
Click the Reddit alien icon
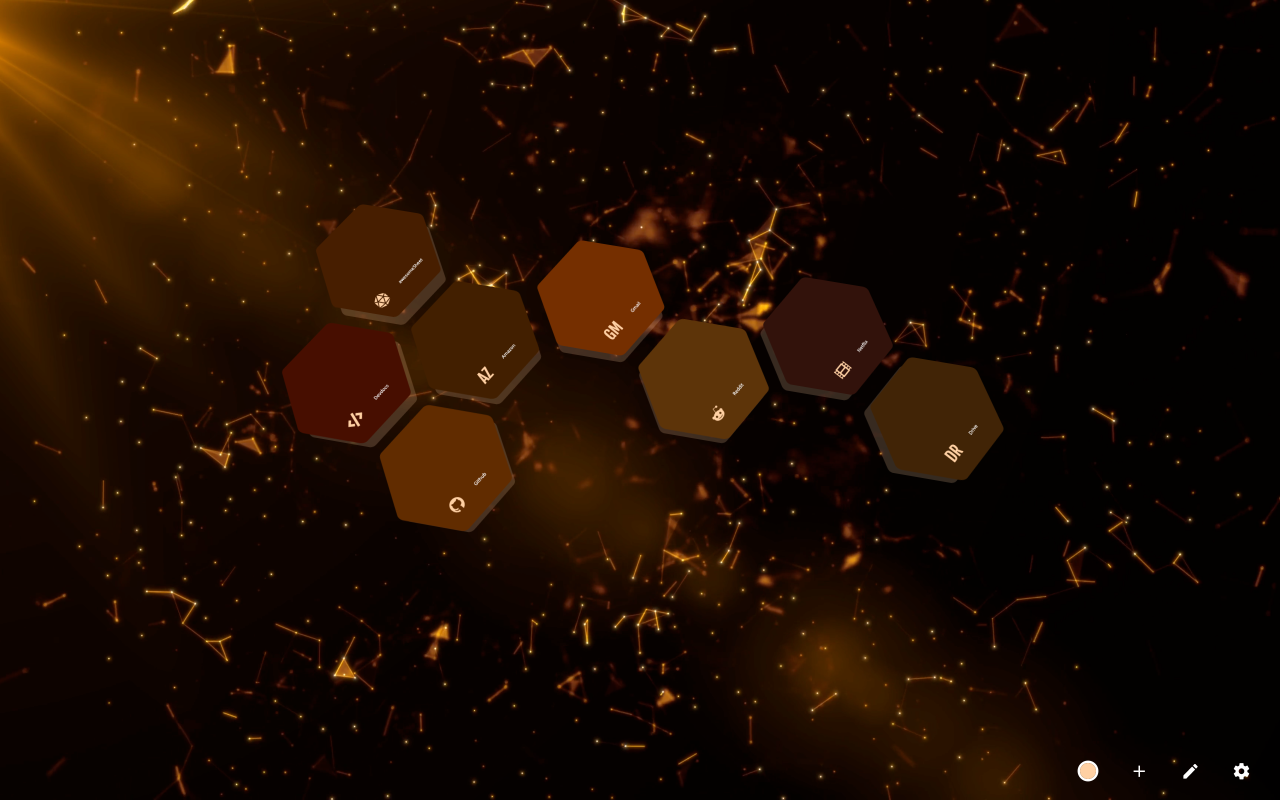pyautogui.click(x=716, y=412)
